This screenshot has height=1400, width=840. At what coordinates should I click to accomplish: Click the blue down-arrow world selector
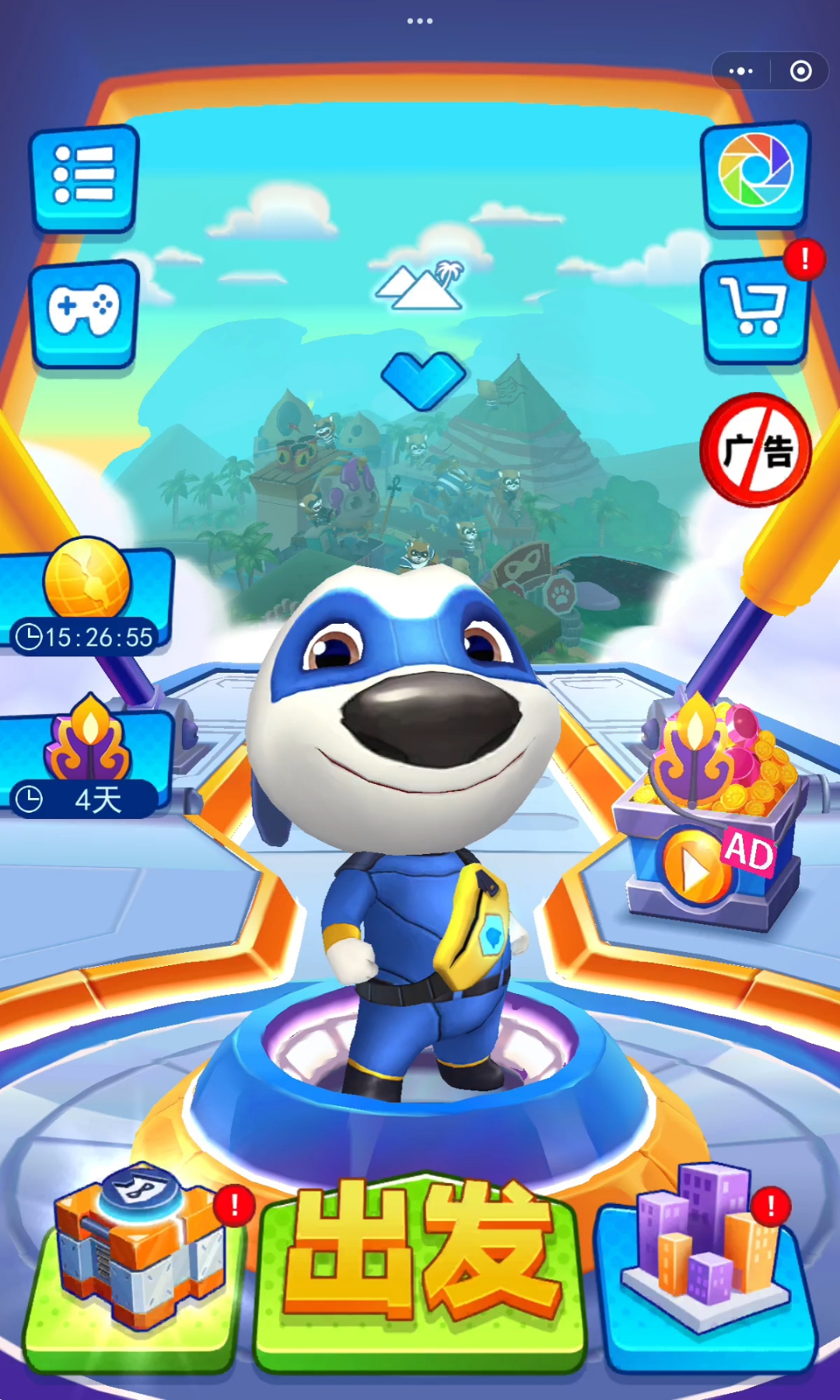[x=423, y=379]
